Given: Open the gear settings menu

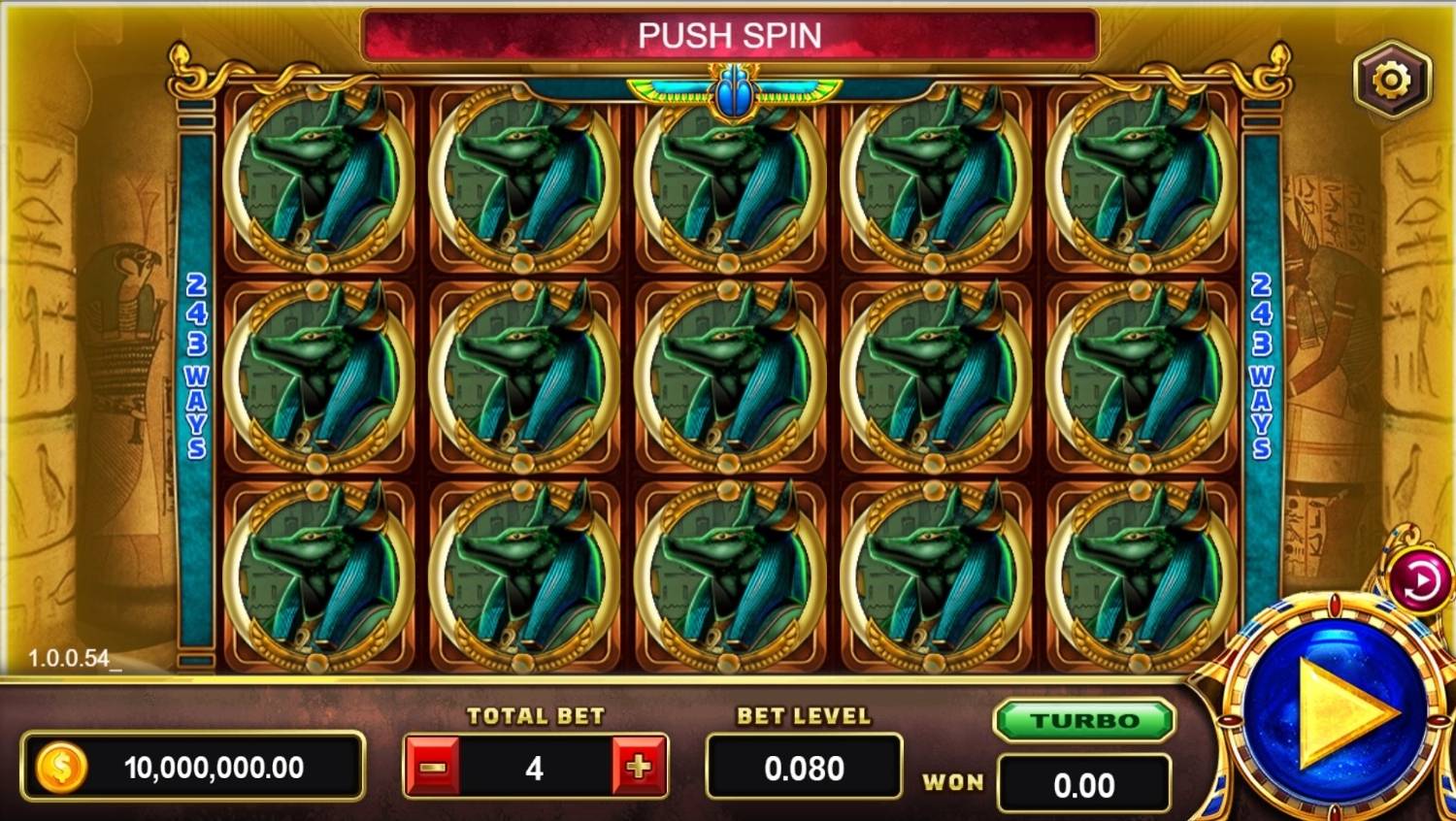Looking at the screenshot, I should coord(1391,80).
